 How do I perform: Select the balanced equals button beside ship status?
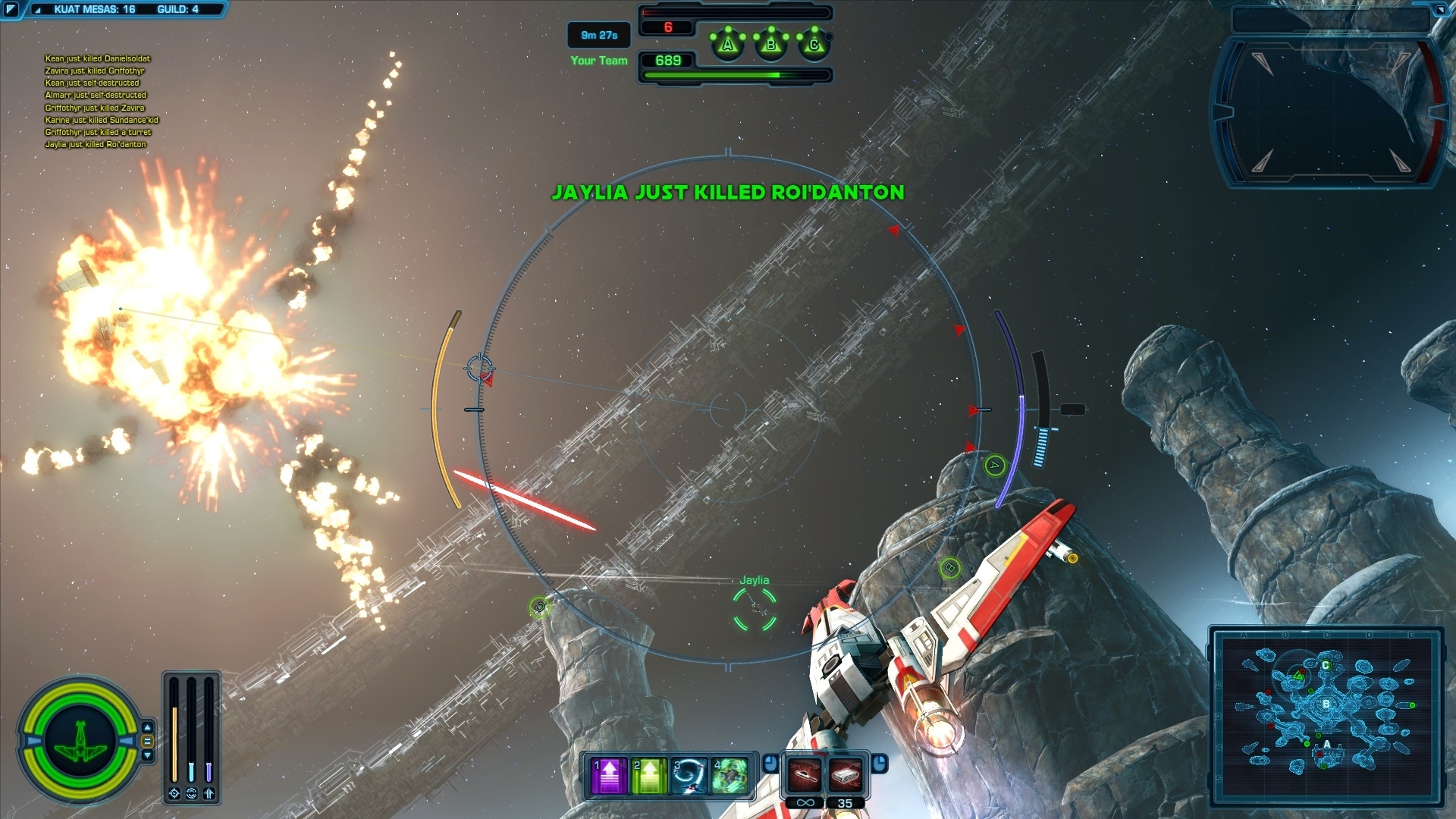coord(148,741)
